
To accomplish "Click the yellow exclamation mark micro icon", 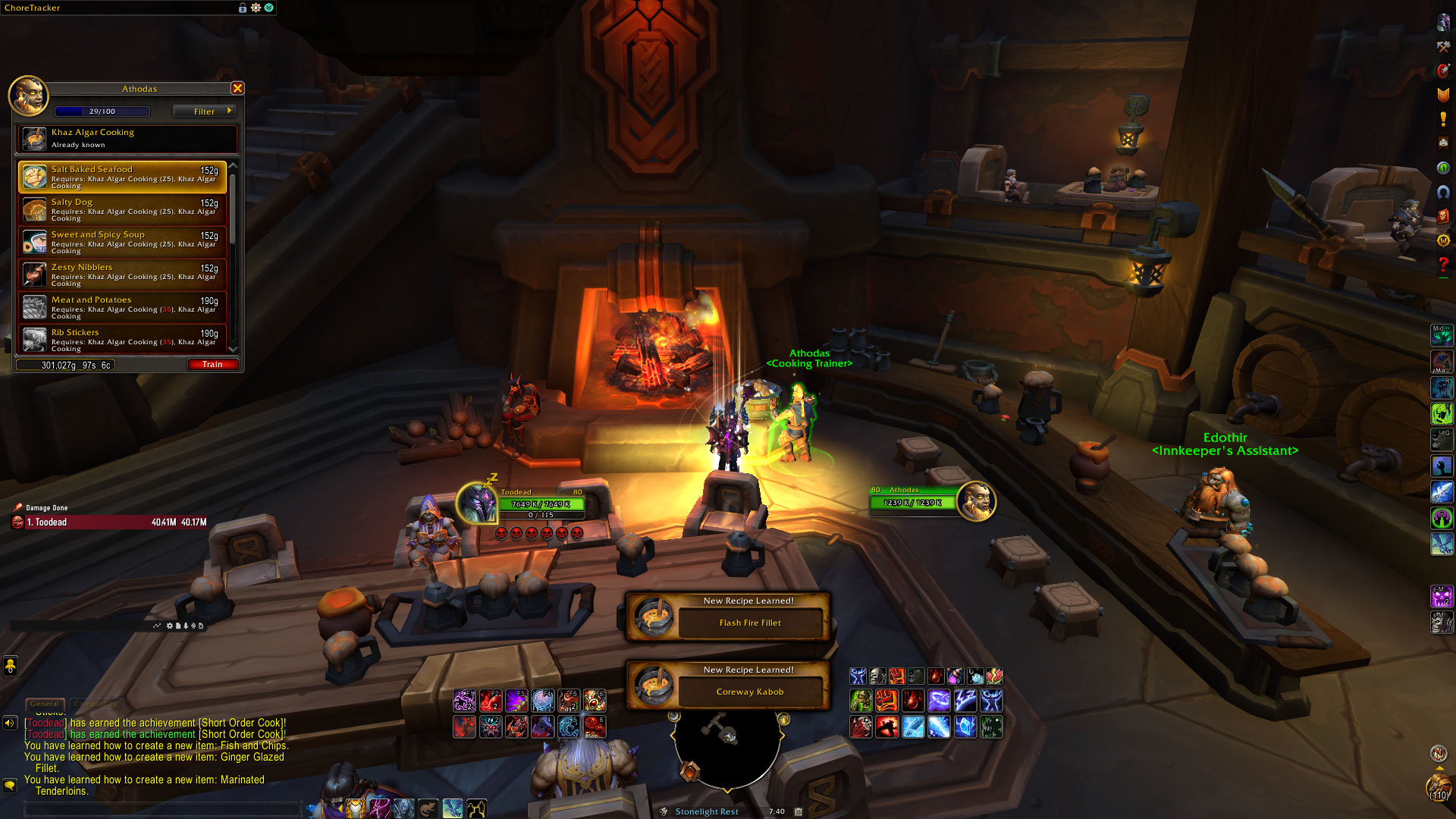I will [1443, 119].
